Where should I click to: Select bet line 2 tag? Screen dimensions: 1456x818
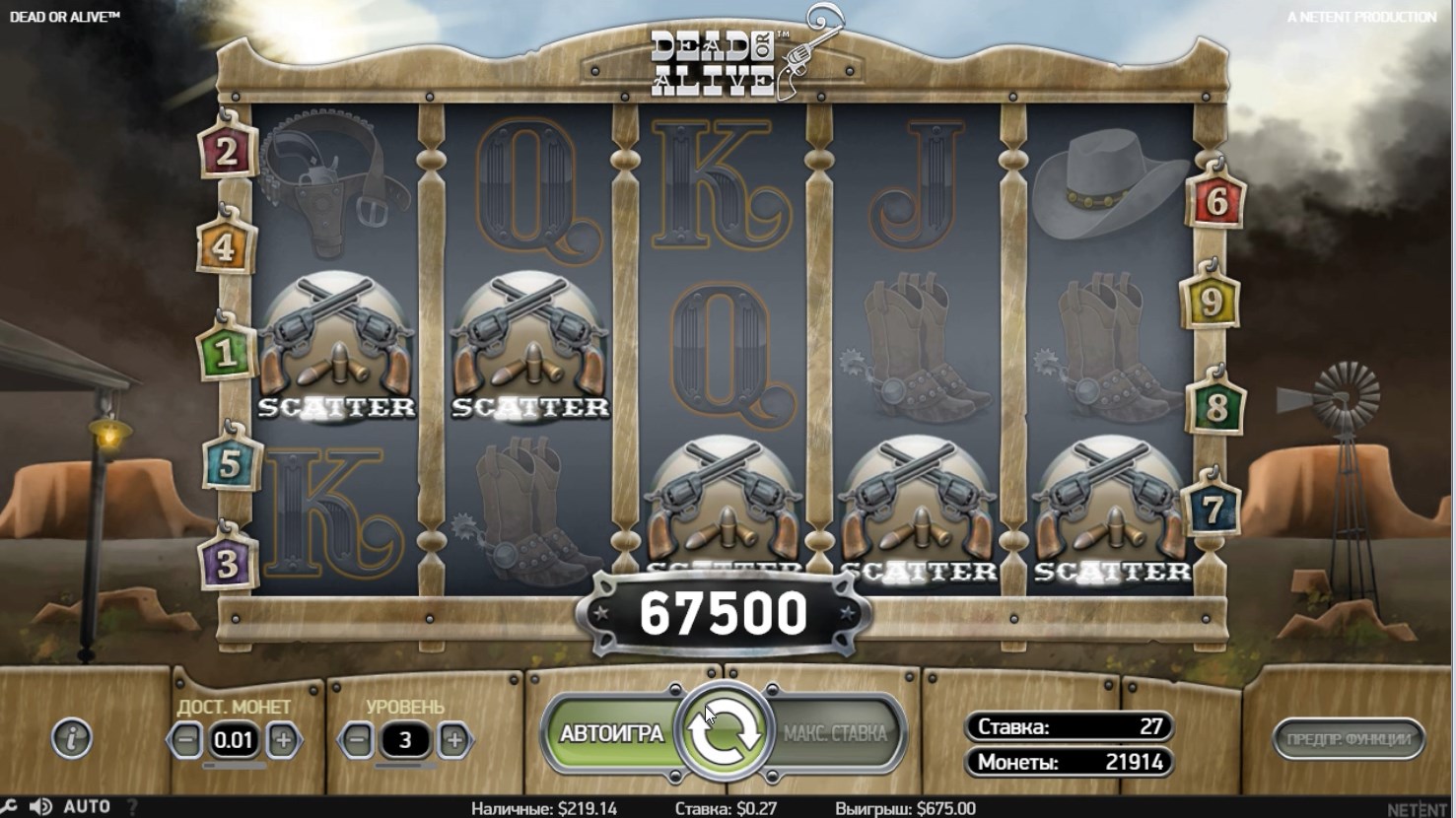coord(228,152)
